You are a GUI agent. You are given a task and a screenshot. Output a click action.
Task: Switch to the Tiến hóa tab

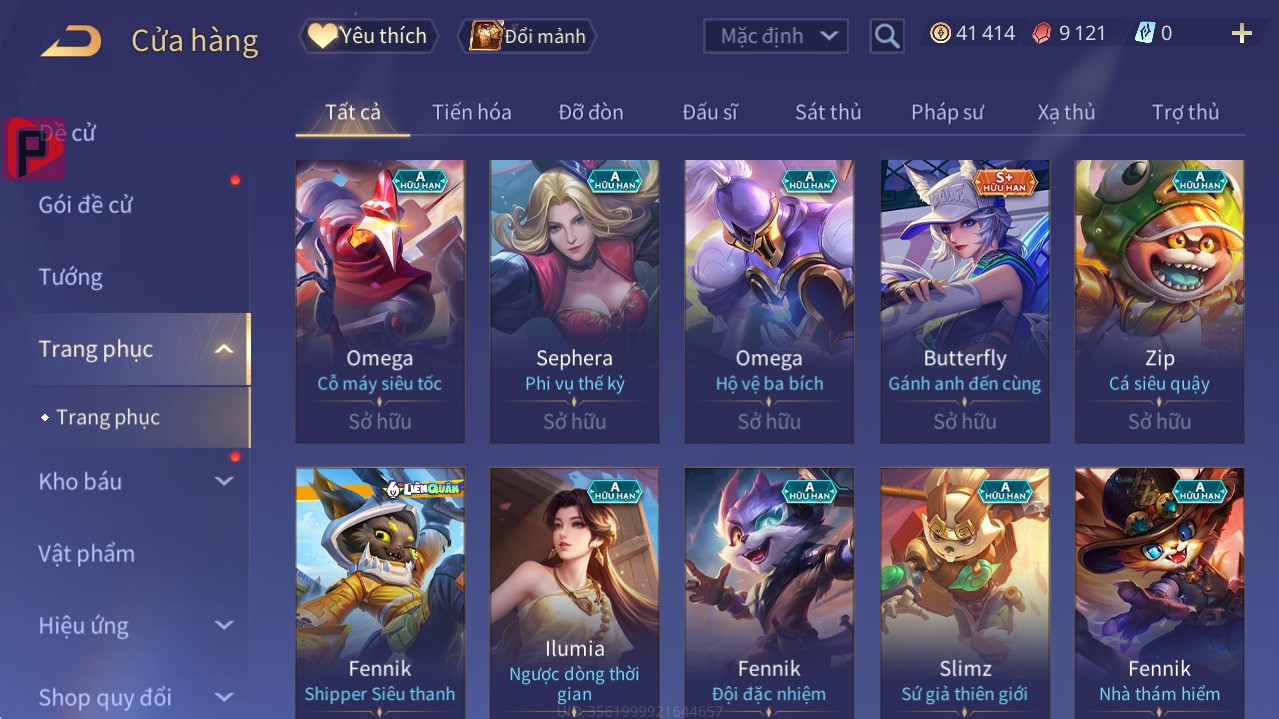(471, 112)
